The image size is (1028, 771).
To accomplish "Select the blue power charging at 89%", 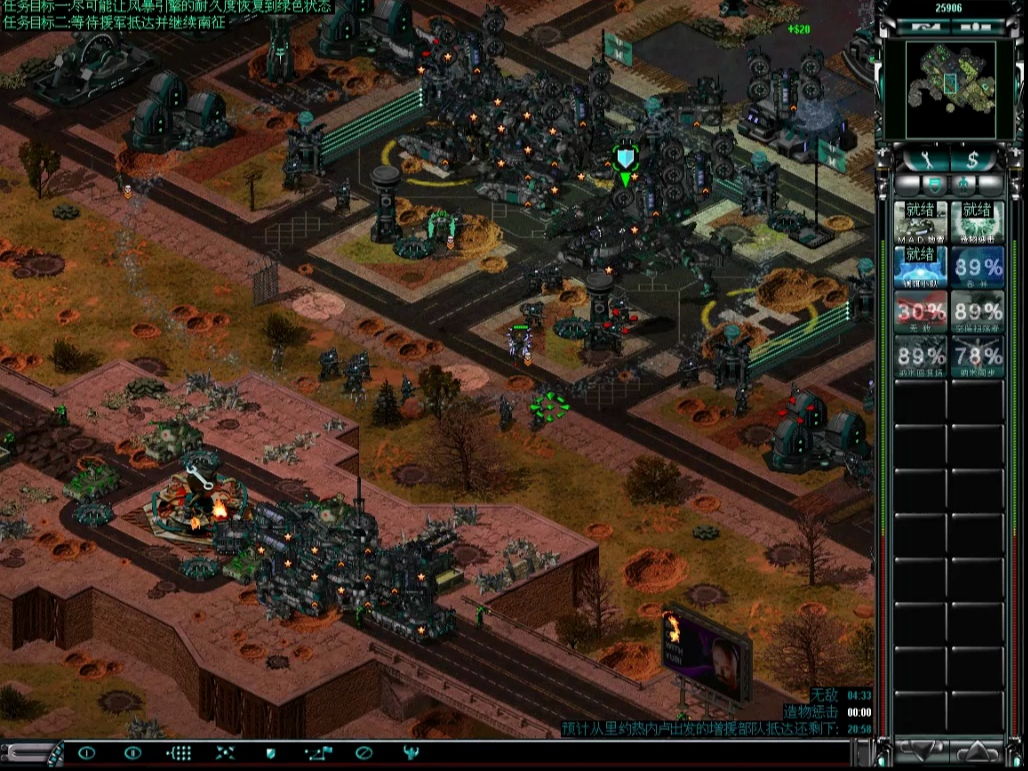I will 977,268.
